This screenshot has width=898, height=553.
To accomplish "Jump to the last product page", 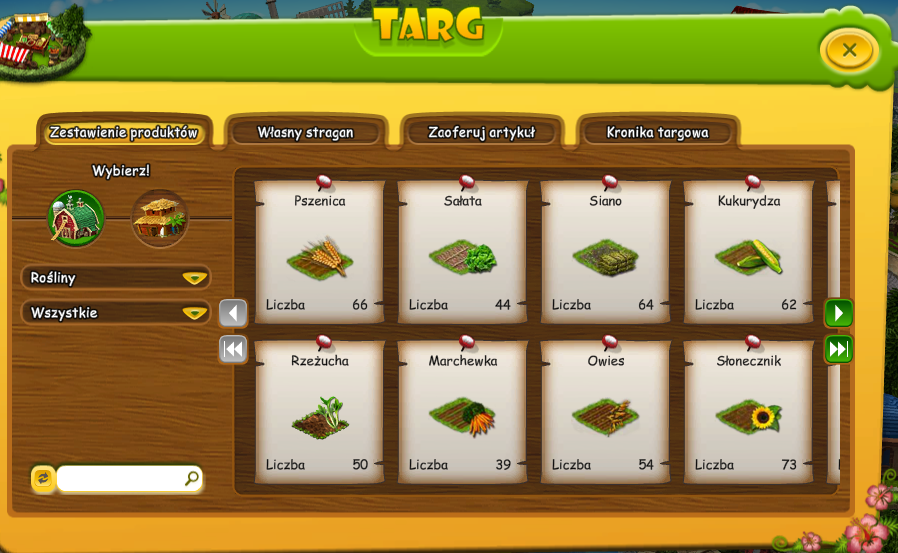I will (838, 349).
